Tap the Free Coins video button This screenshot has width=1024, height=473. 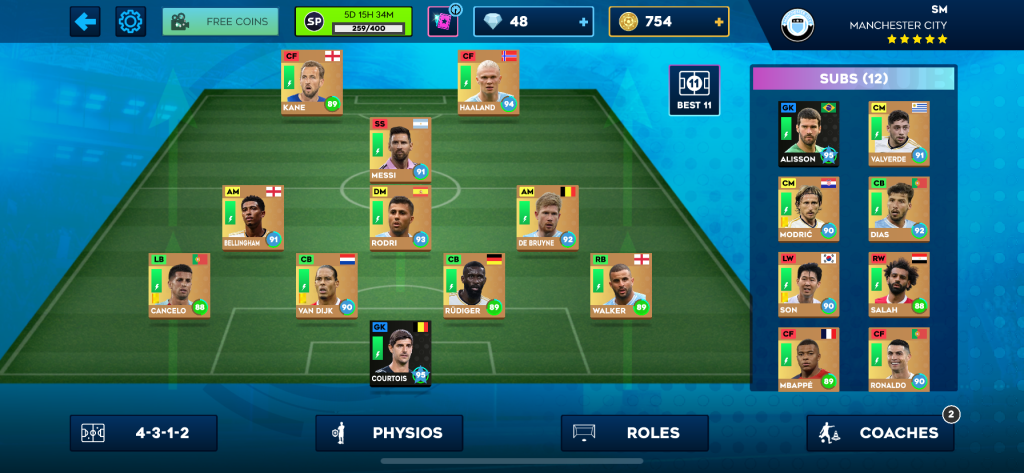tap(221, 21)
